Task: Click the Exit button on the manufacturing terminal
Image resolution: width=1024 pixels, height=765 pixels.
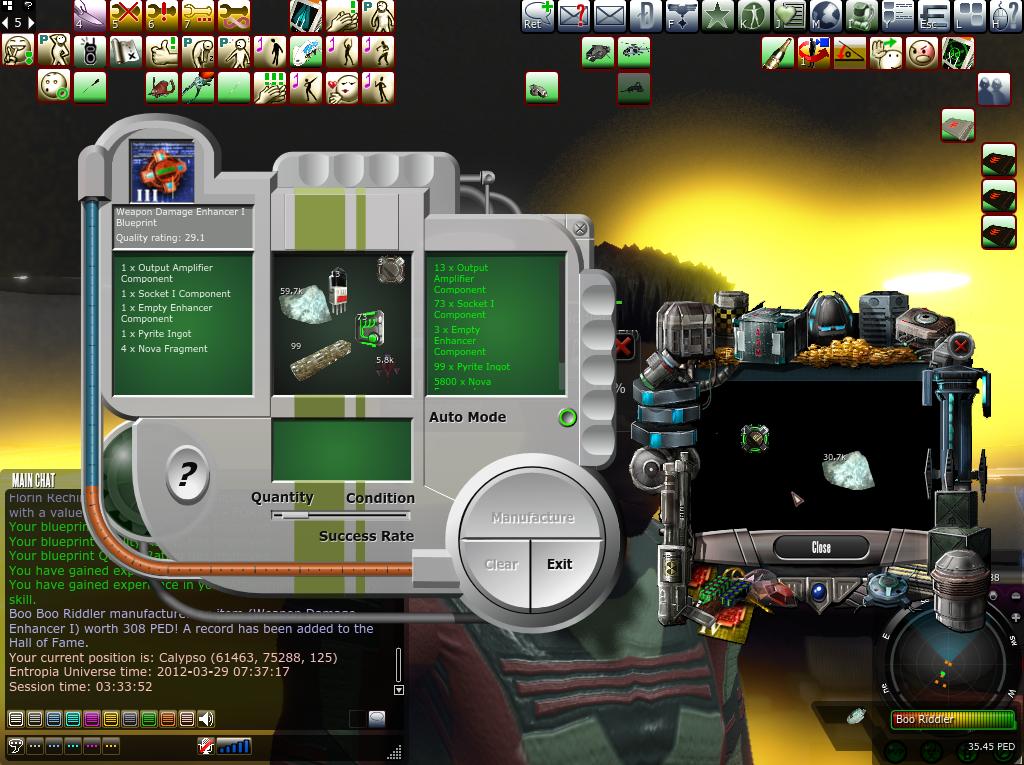Action: point(560,564)
